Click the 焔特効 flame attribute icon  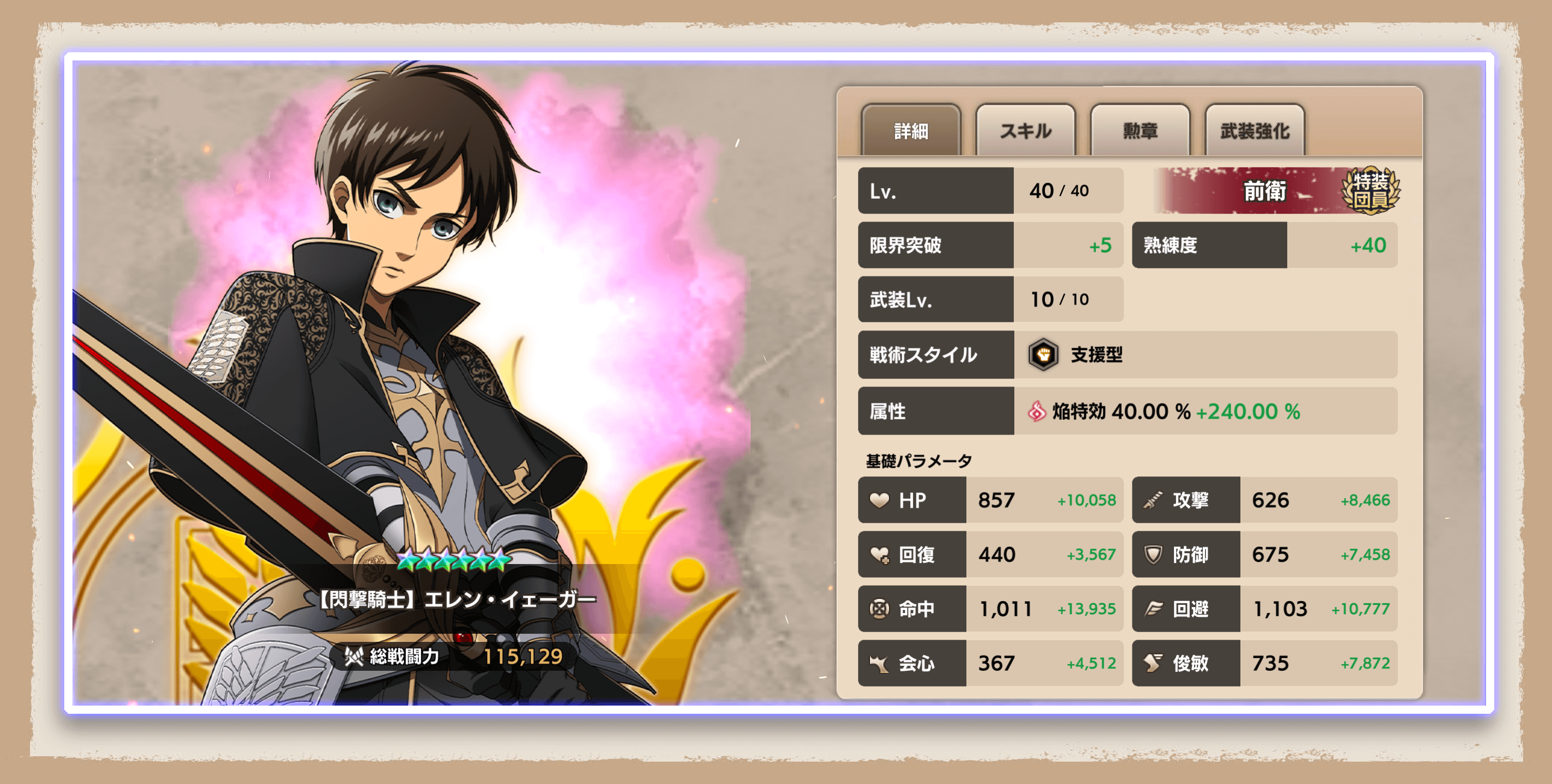click(1036, 411)
